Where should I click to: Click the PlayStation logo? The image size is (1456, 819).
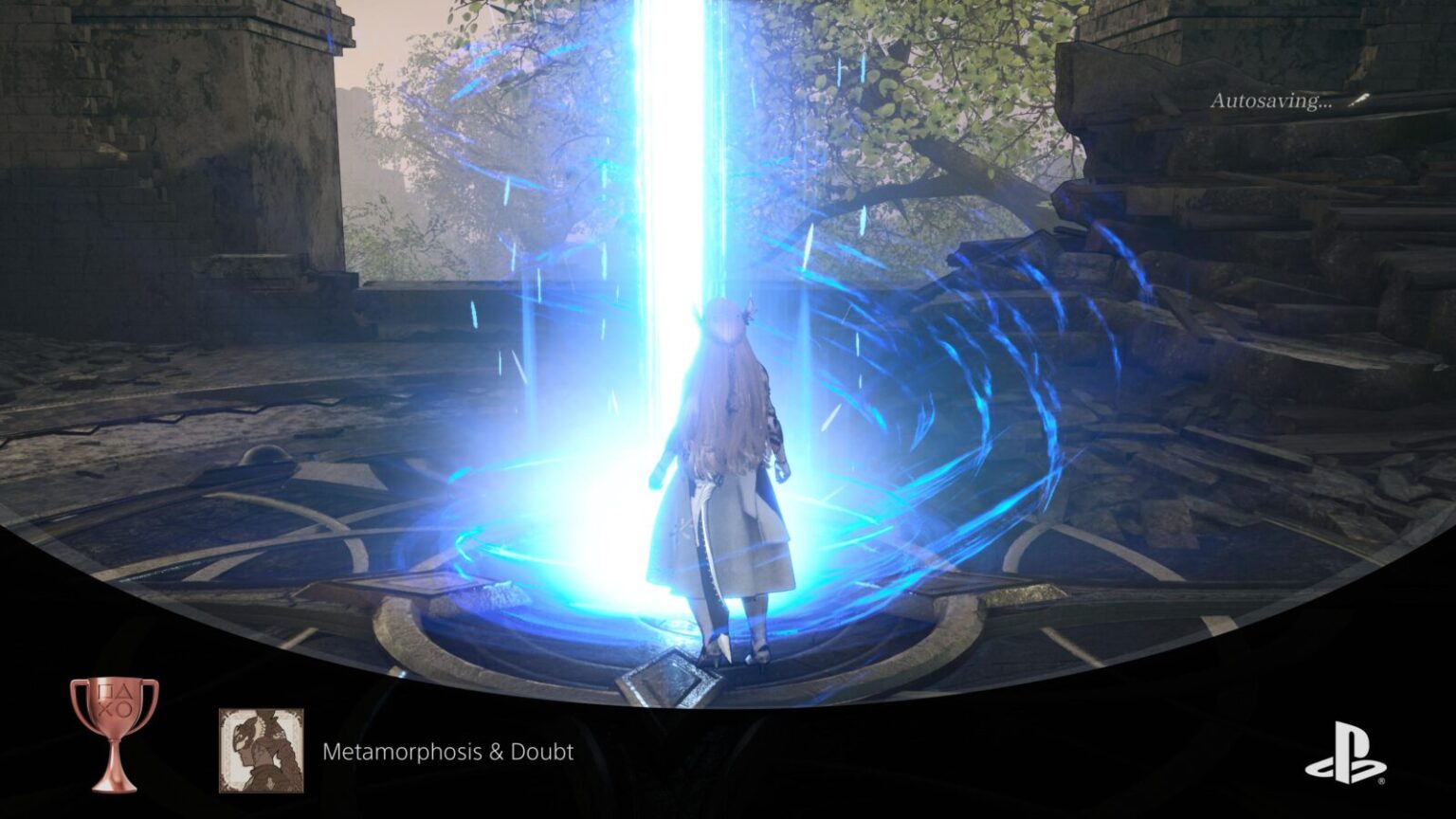point(1344,753)
